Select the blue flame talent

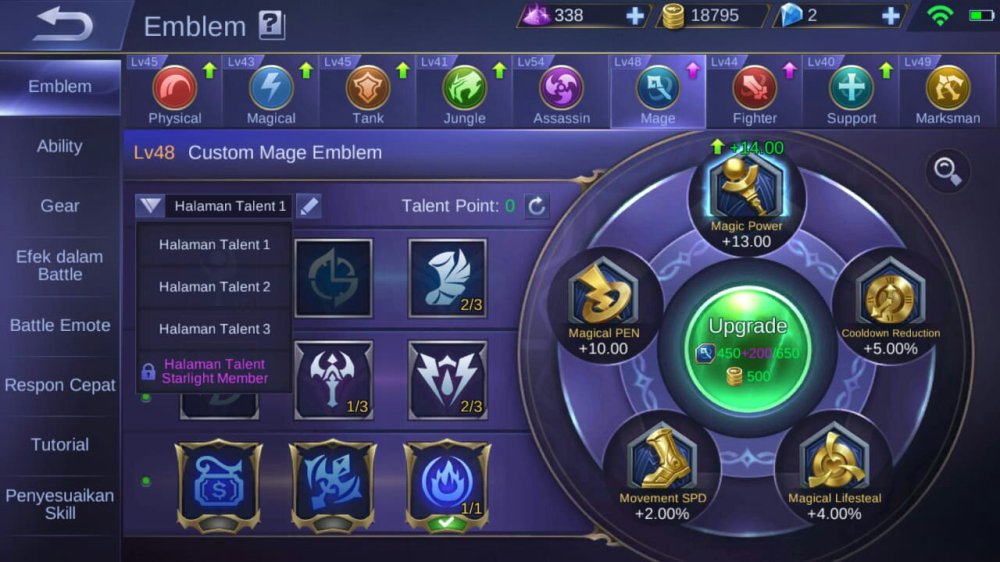tap(447, 480)
